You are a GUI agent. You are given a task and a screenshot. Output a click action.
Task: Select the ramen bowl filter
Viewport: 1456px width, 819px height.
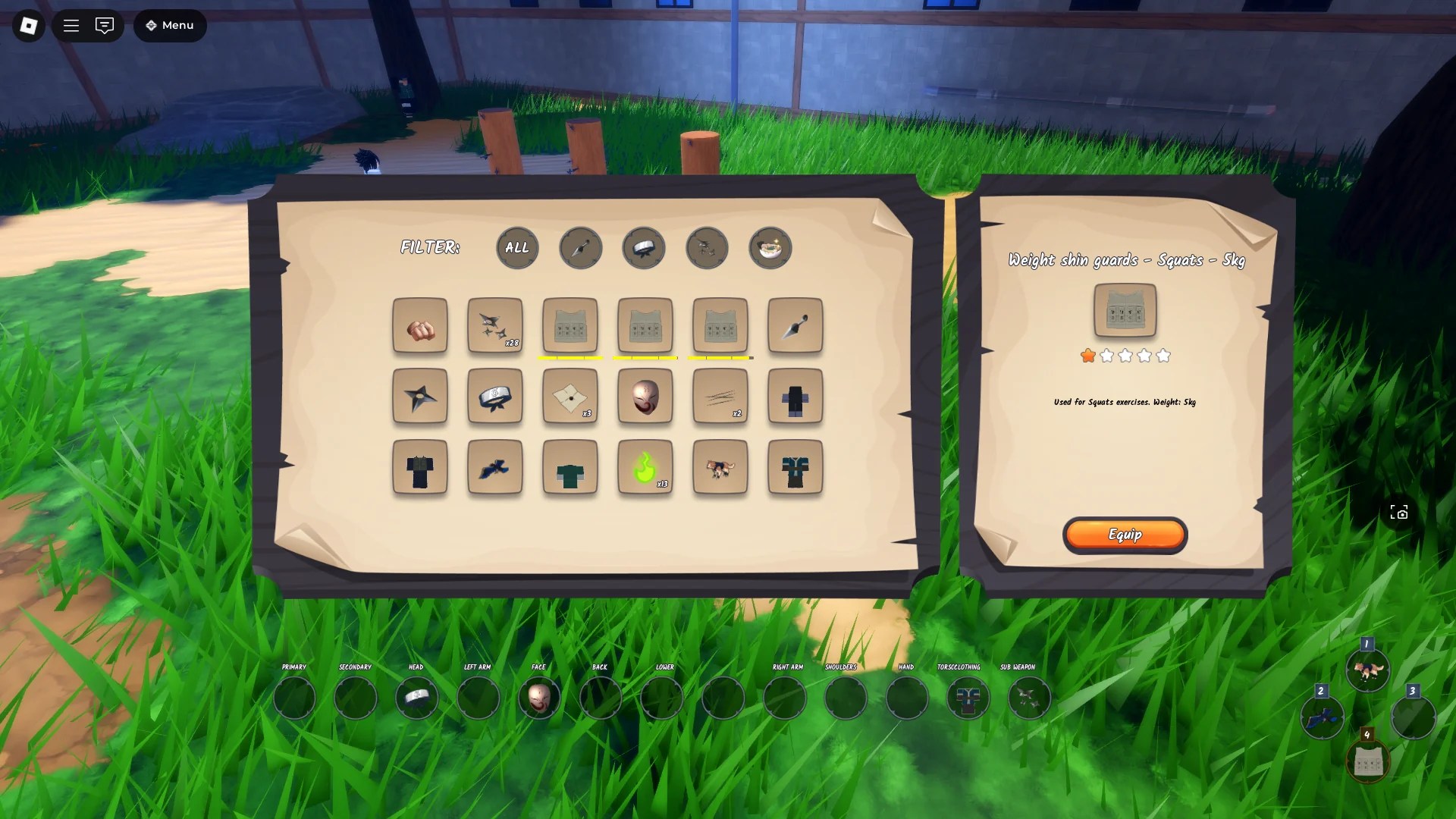tap(770, 248)
